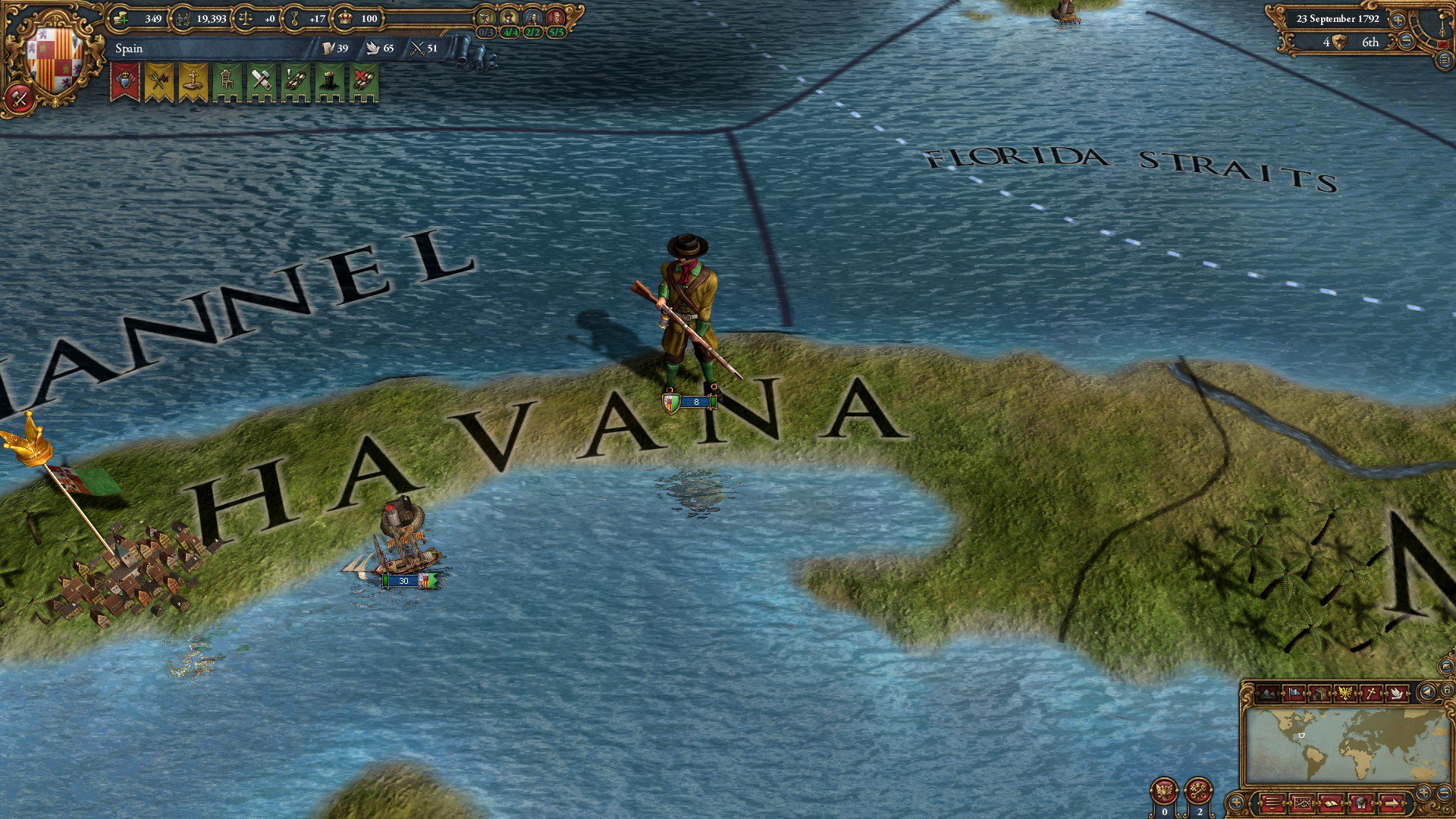Select the trade crate map mode

click(x=1319, y=693)
